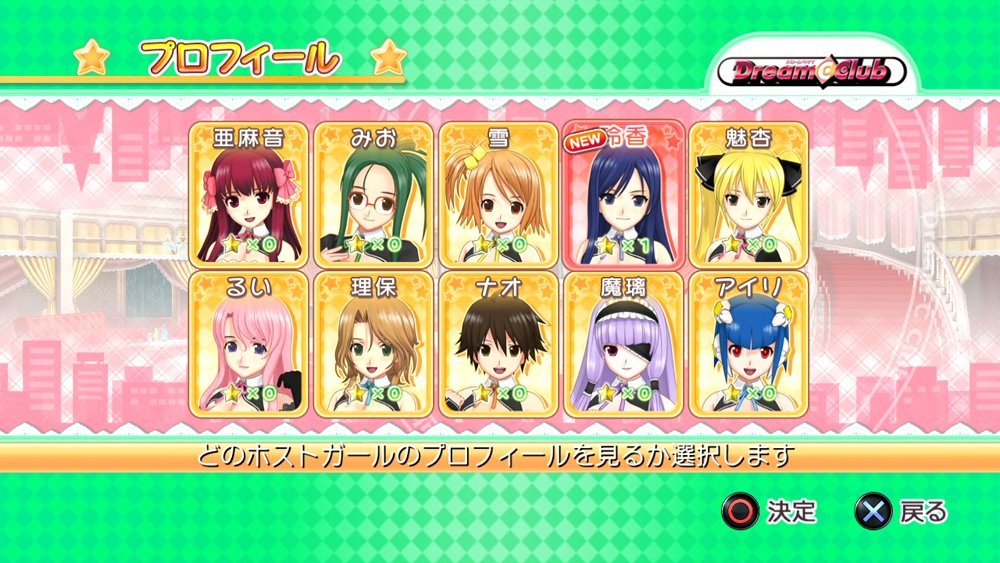The image size is (1000, 563).
Task: View るい's profile card
Action: click(248, 343)
